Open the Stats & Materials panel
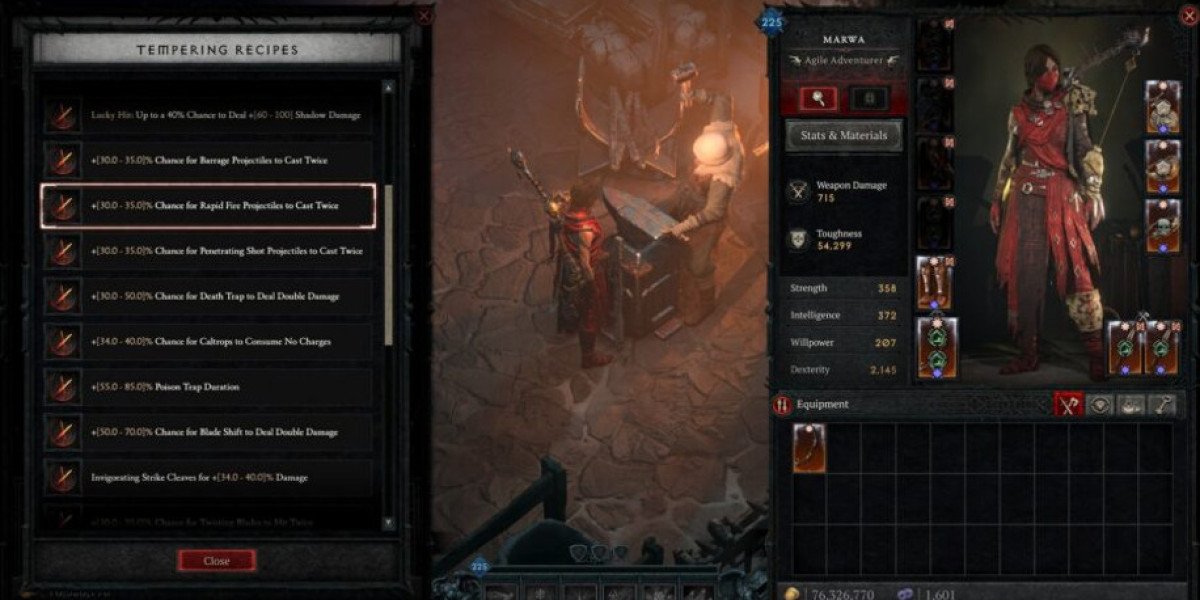The height and width of the screenshot is (600, 1200). pos(843,136)
